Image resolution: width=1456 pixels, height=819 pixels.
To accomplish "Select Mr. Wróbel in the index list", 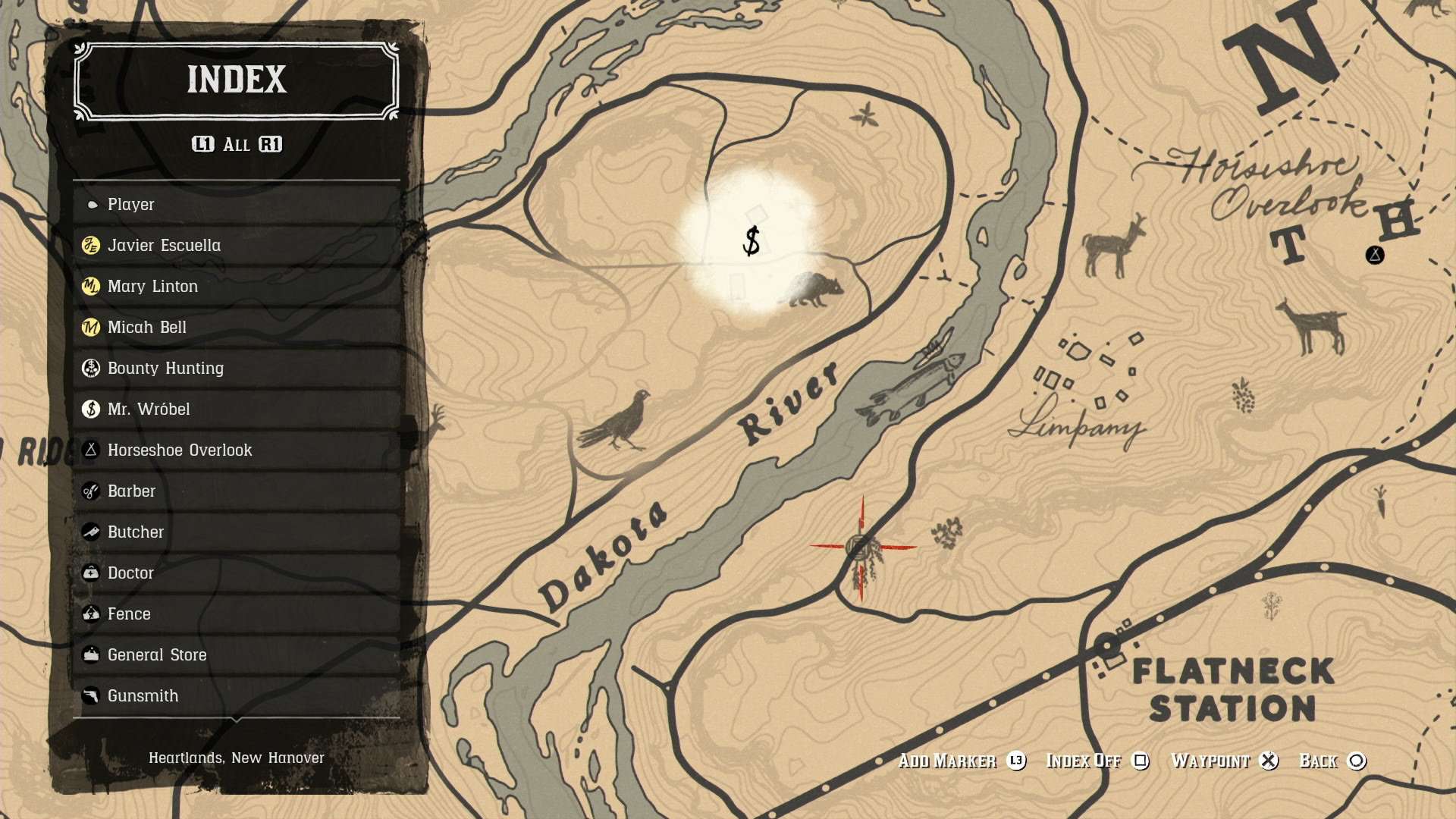I will pyautogui.click(x=237, y=409).
